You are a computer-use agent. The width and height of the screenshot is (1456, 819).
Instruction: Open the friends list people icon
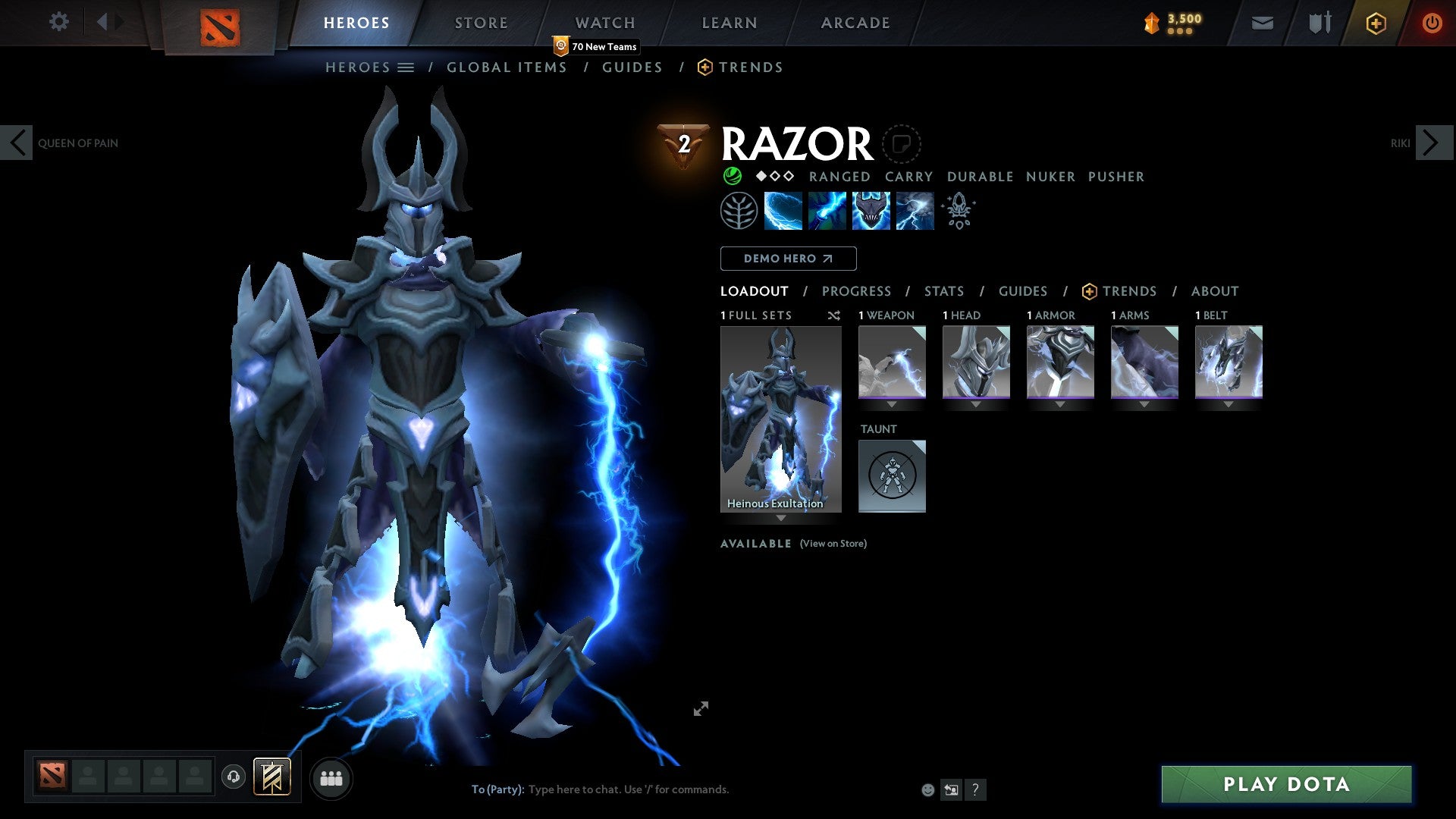coord(331,778)
